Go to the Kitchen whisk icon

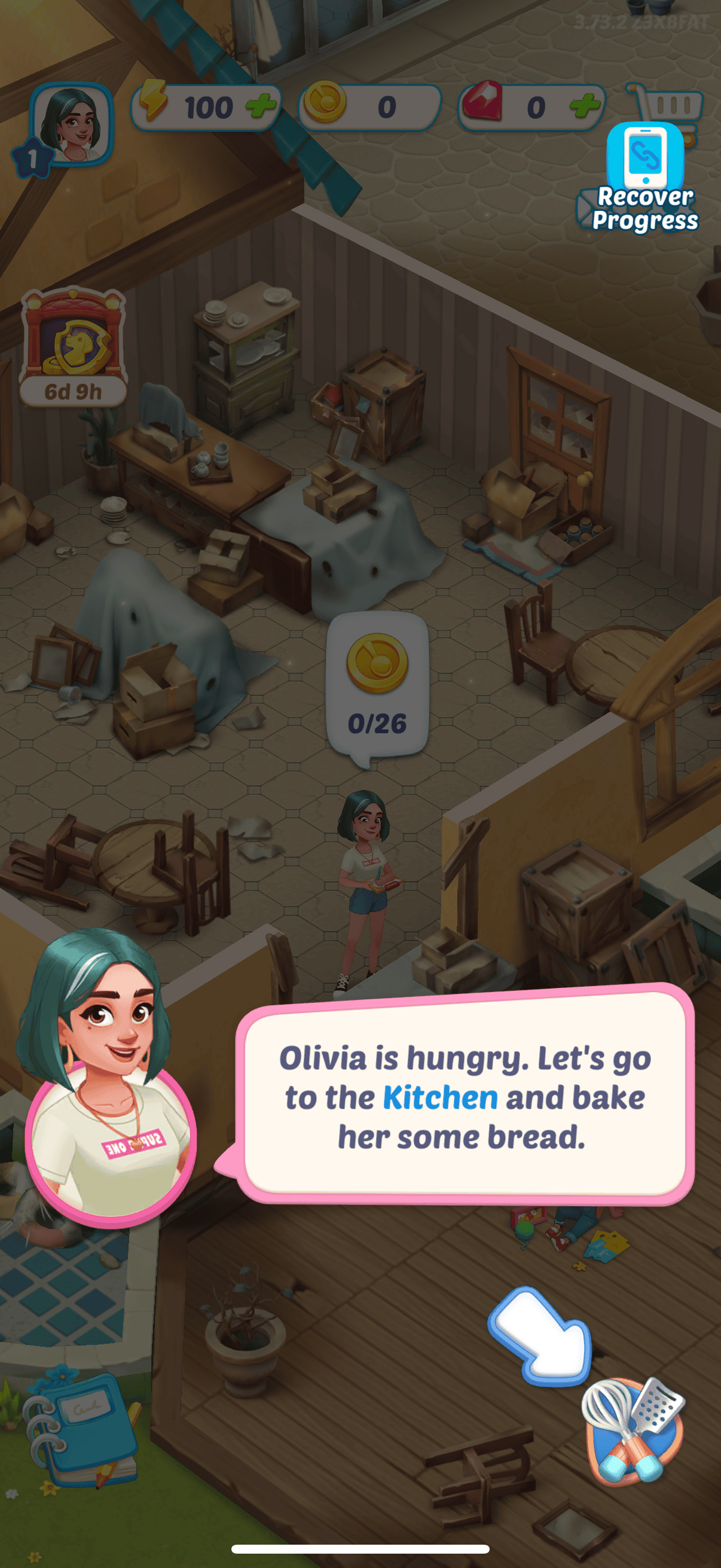[634, 1429]
